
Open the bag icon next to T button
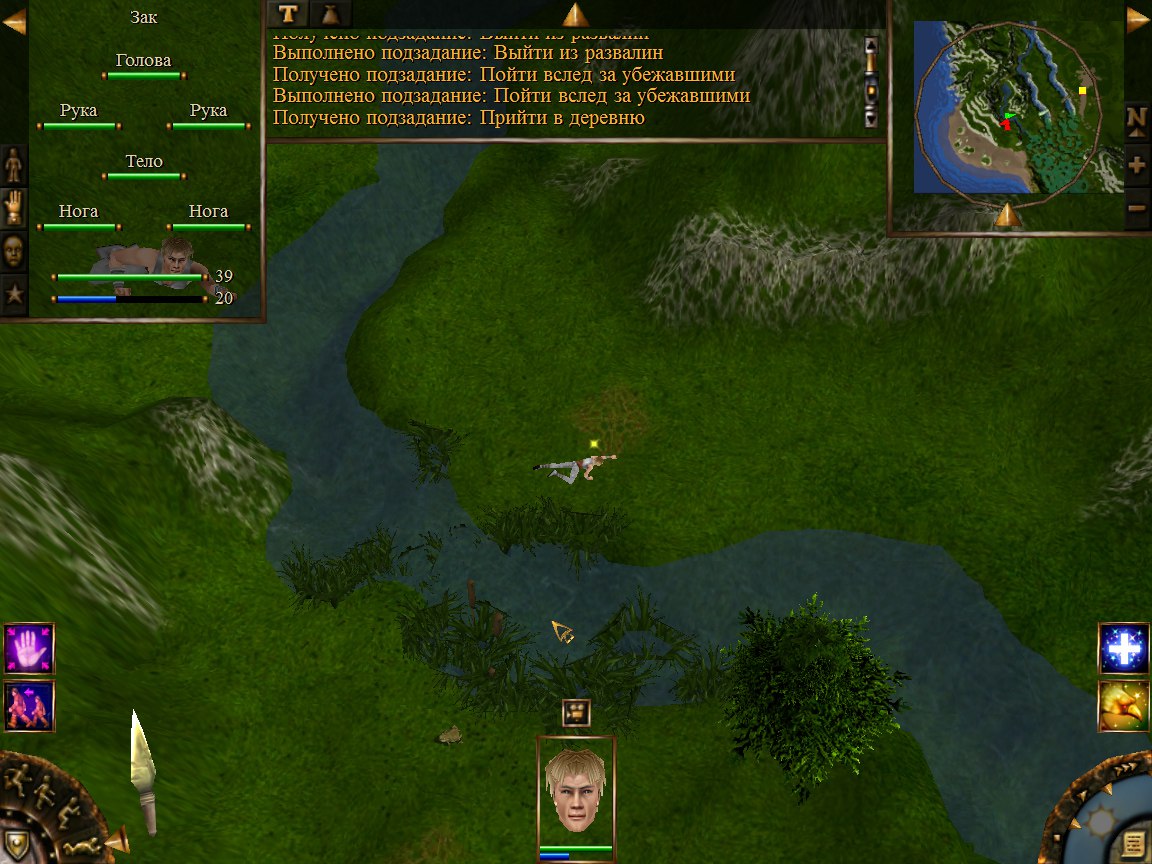point(329,13)
